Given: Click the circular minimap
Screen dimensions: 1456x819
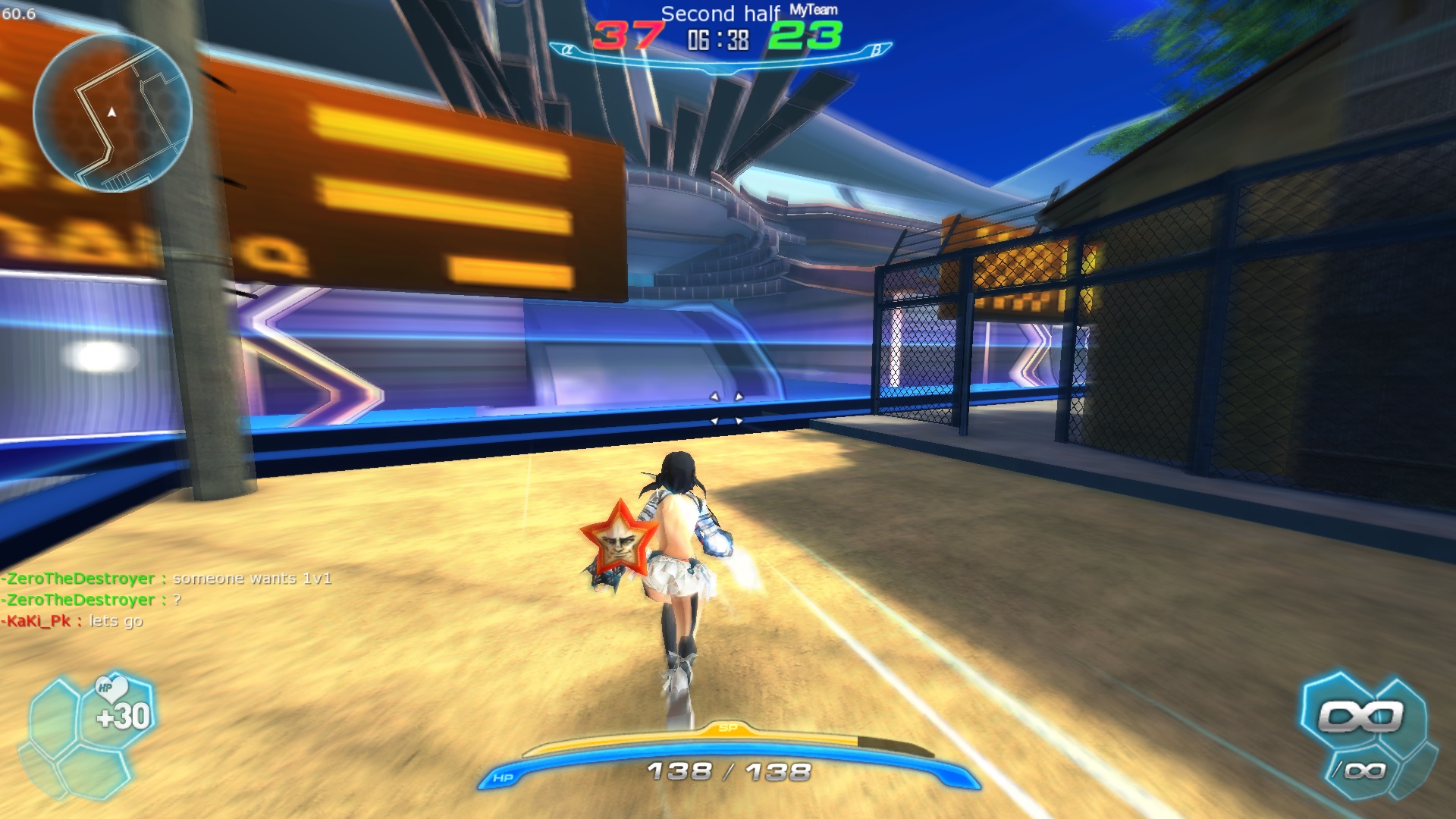Looking at the screenshot, I should coord(112,113).
